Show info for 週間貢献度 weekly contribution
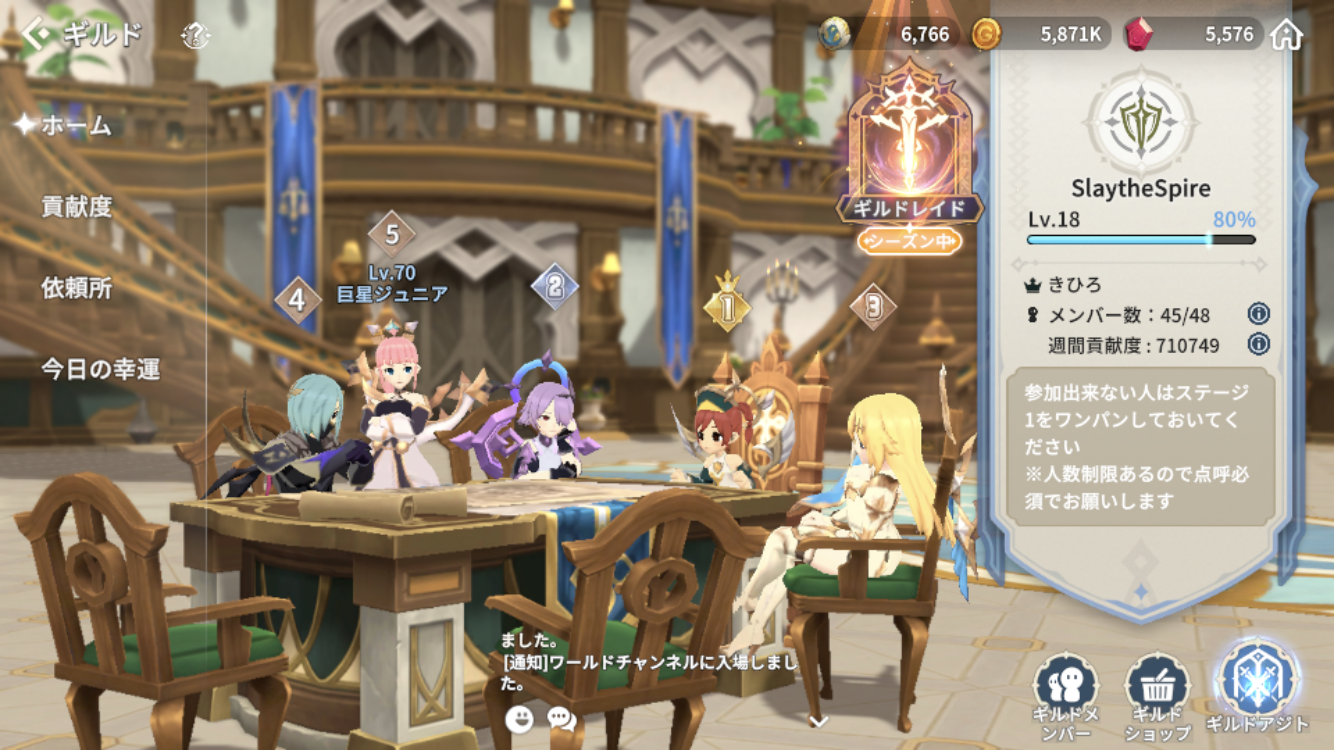 pos(1258,344)
